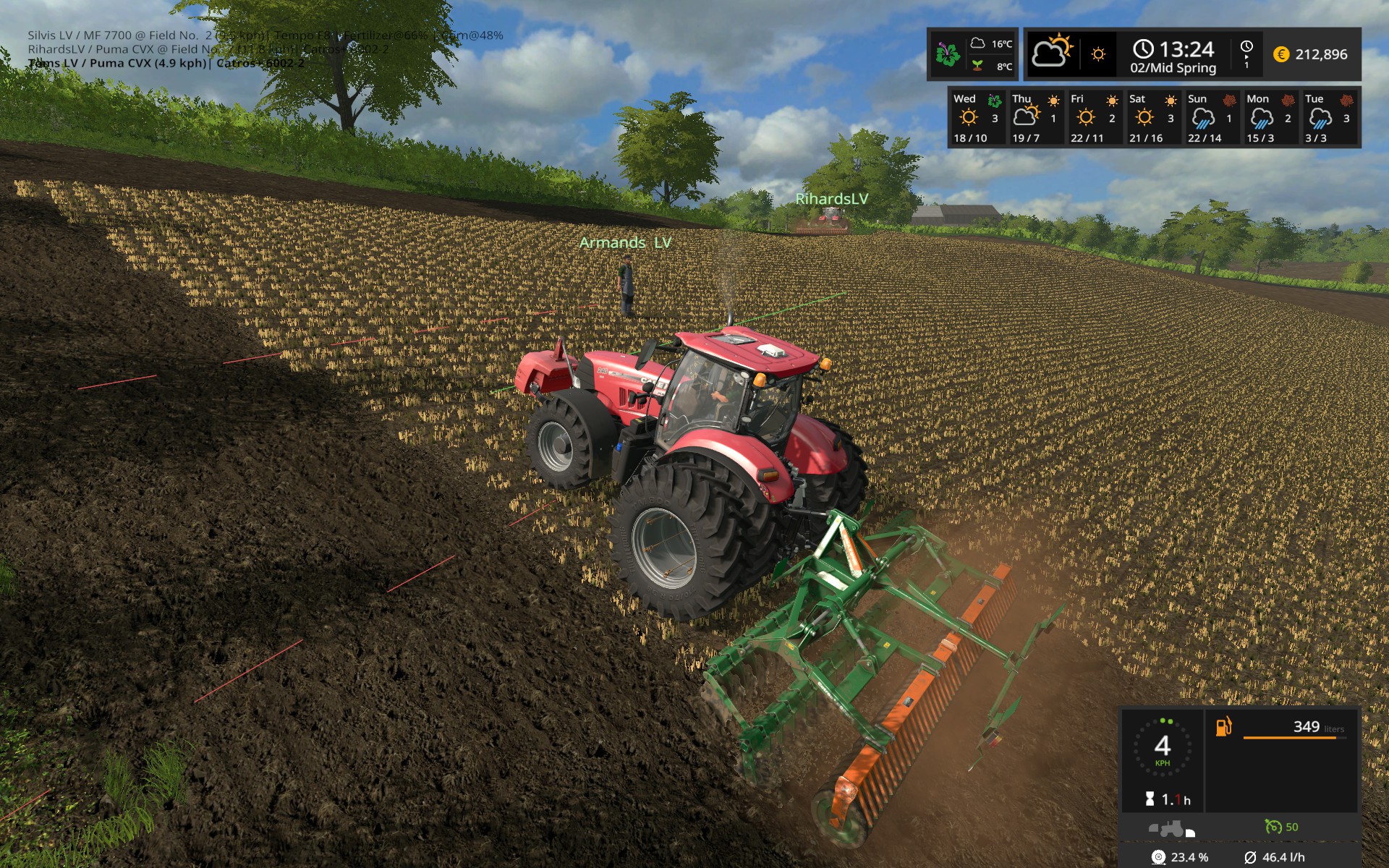
Task: Click the average fuel consumption icon
Action: point(1251,858)
